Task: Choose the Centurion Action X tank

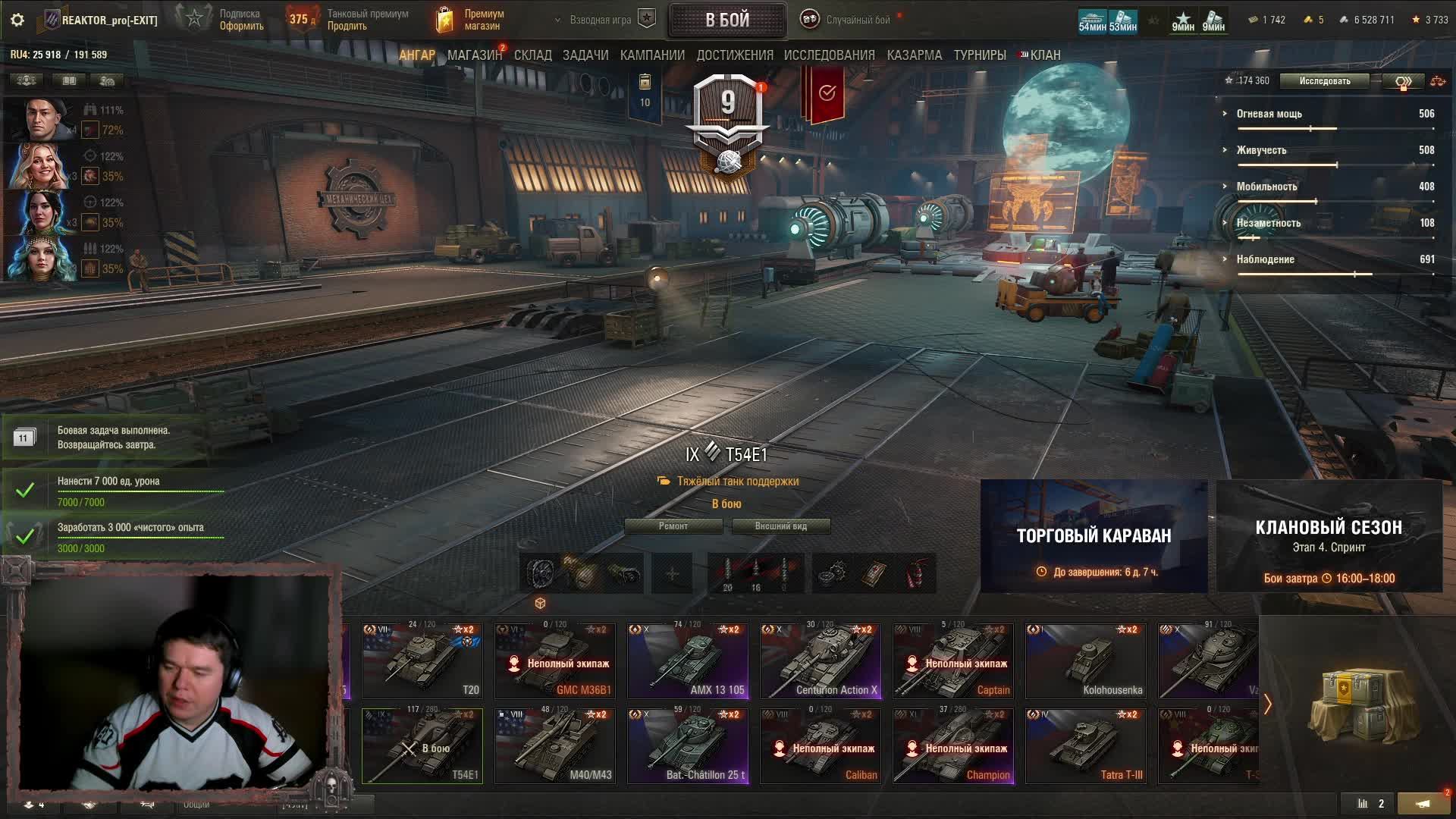Action: 820,661
